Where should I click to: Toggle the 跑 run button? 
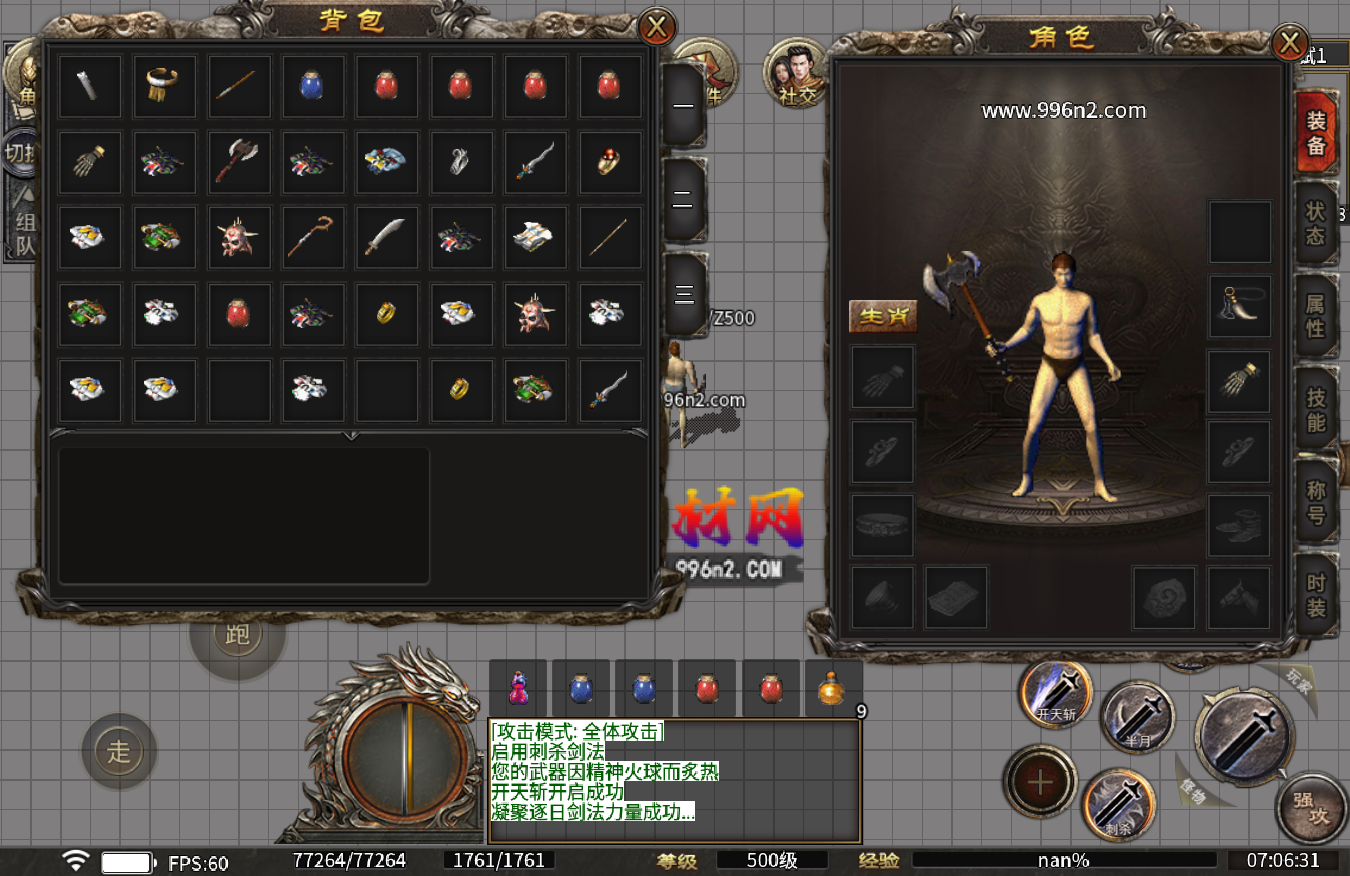pos(237,635)
